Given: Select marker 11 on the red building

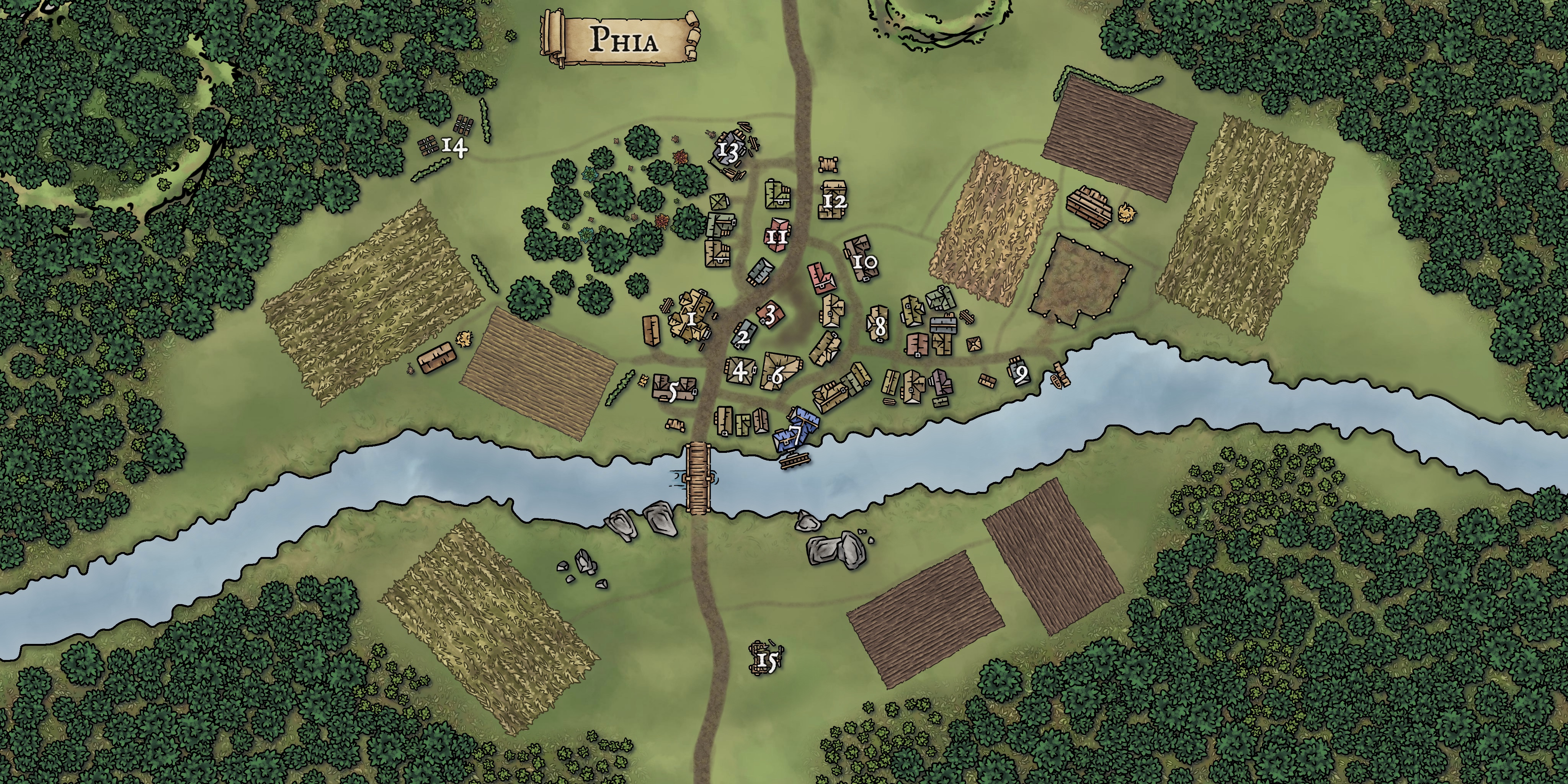Looking at the screenshot, I should [x=777, y=236].
